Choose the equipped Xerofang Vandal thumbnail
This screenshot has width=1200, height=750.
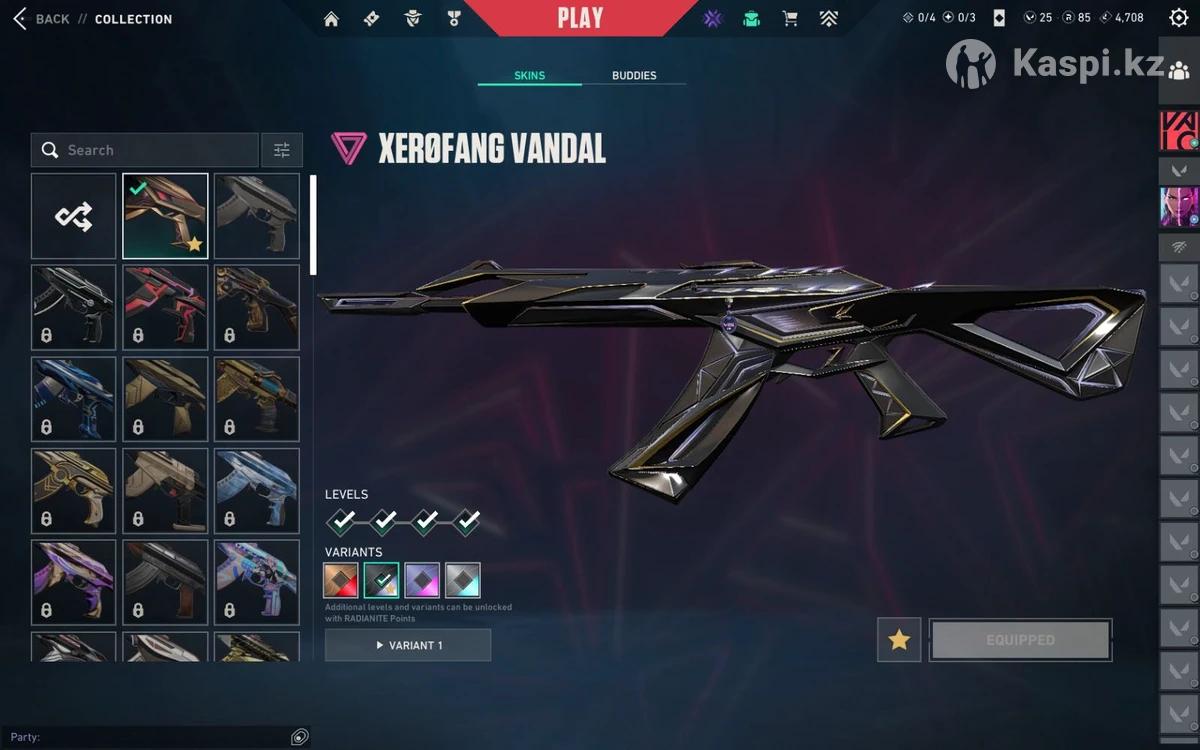coord(166,216)
